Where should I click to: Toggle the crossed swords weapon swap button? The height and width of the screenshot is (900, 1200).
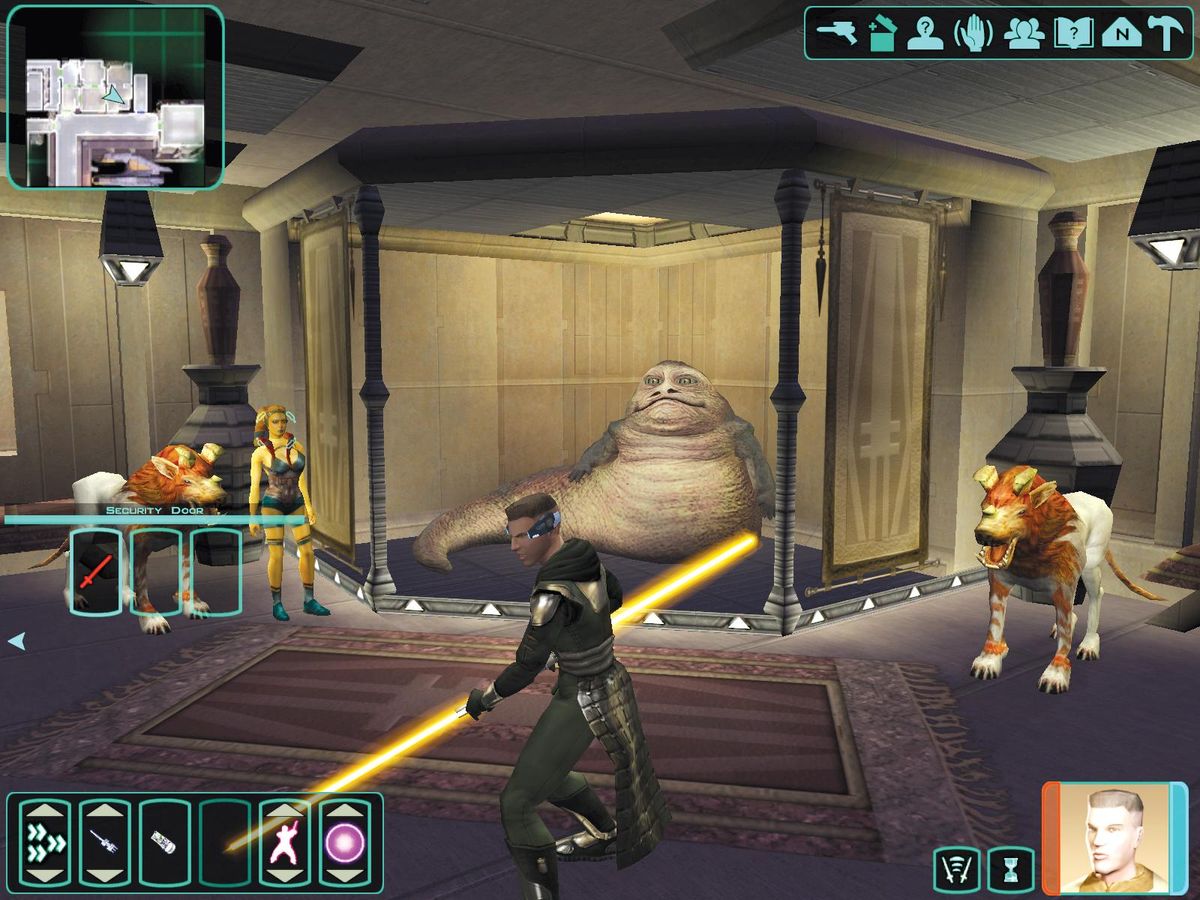[x=956, y=870]
